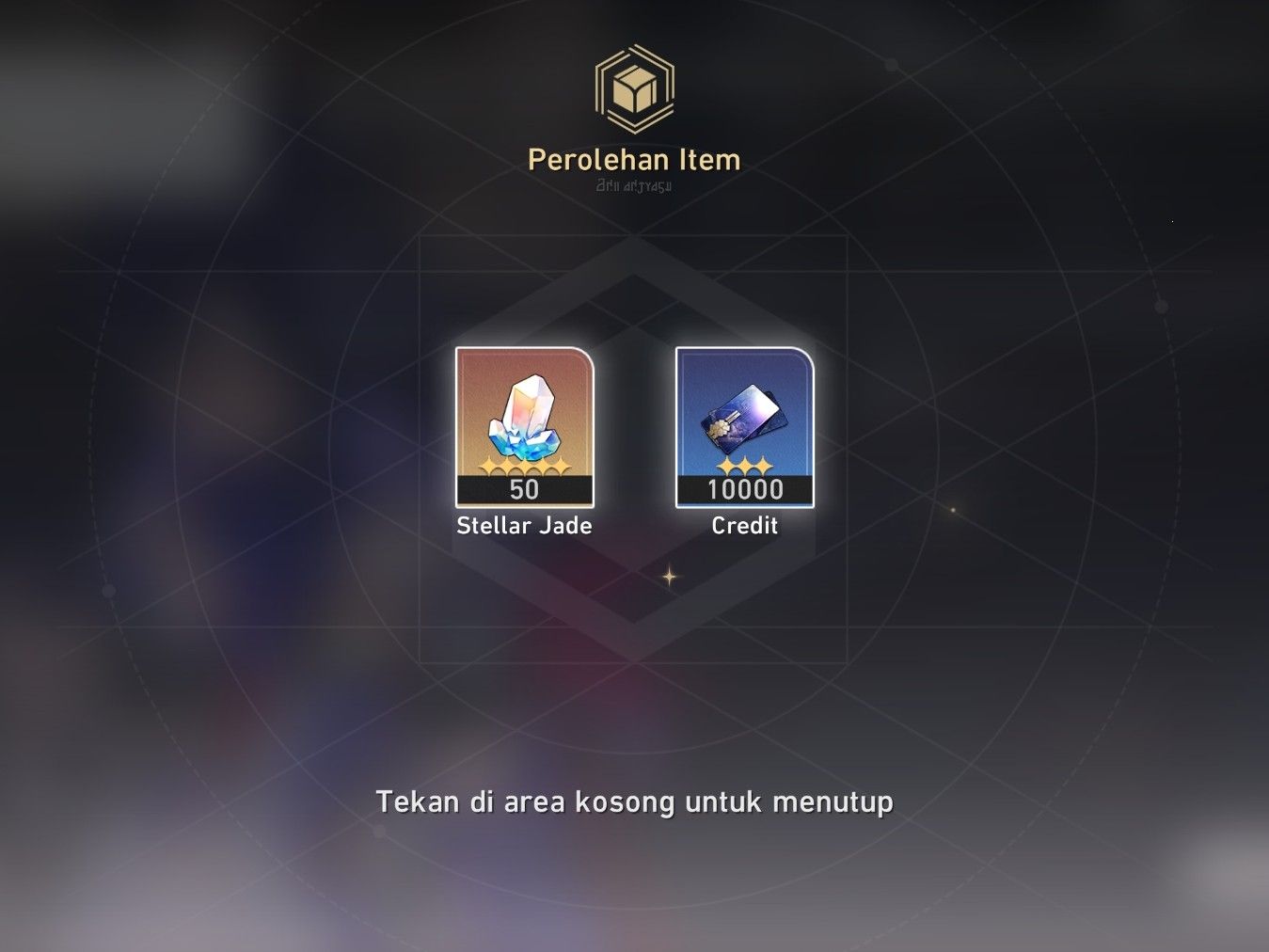This screenshot has height=952, width=1269.
Task: Click the Stellar Jade label text
Action: coord(524,526)
